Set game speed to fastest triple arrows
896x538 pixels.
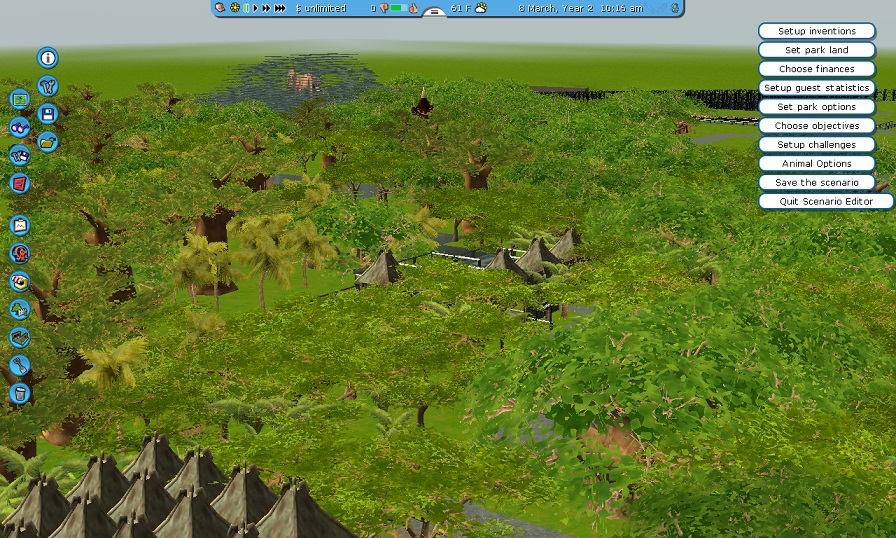280,8
